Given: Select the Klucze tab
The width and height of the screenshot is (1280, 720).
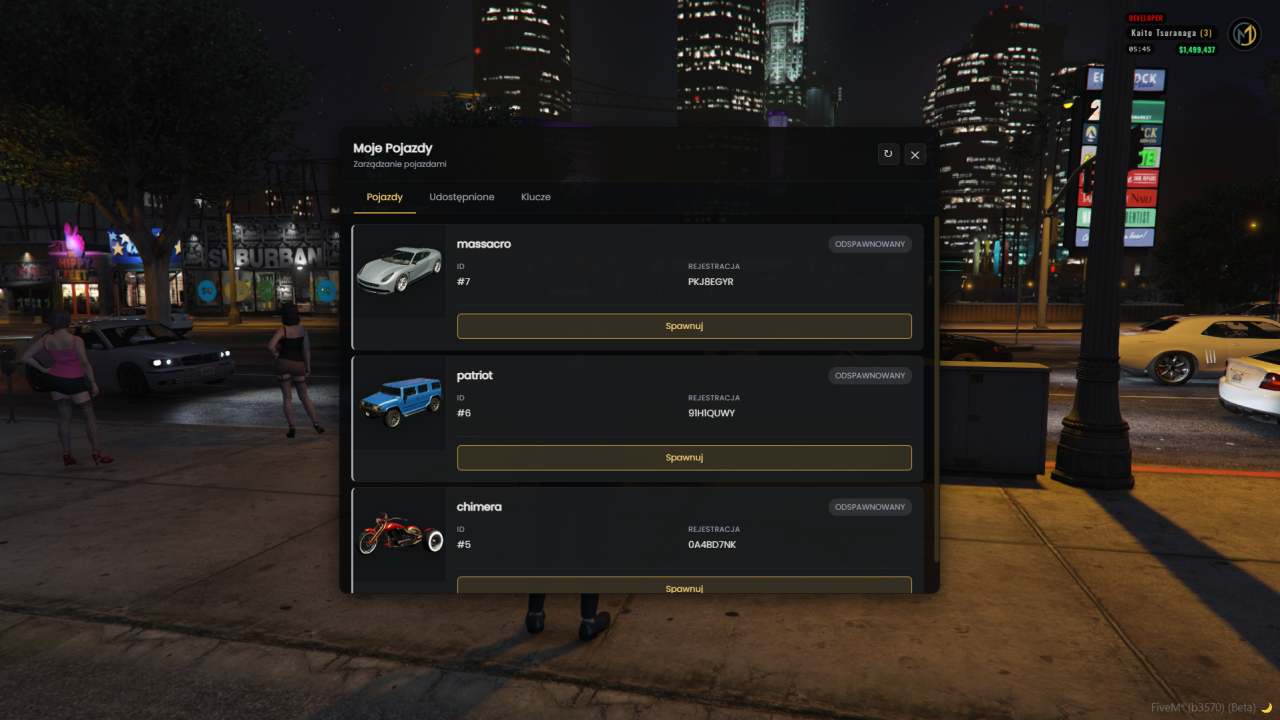Looking at the screenshot, I should point(536,197).
